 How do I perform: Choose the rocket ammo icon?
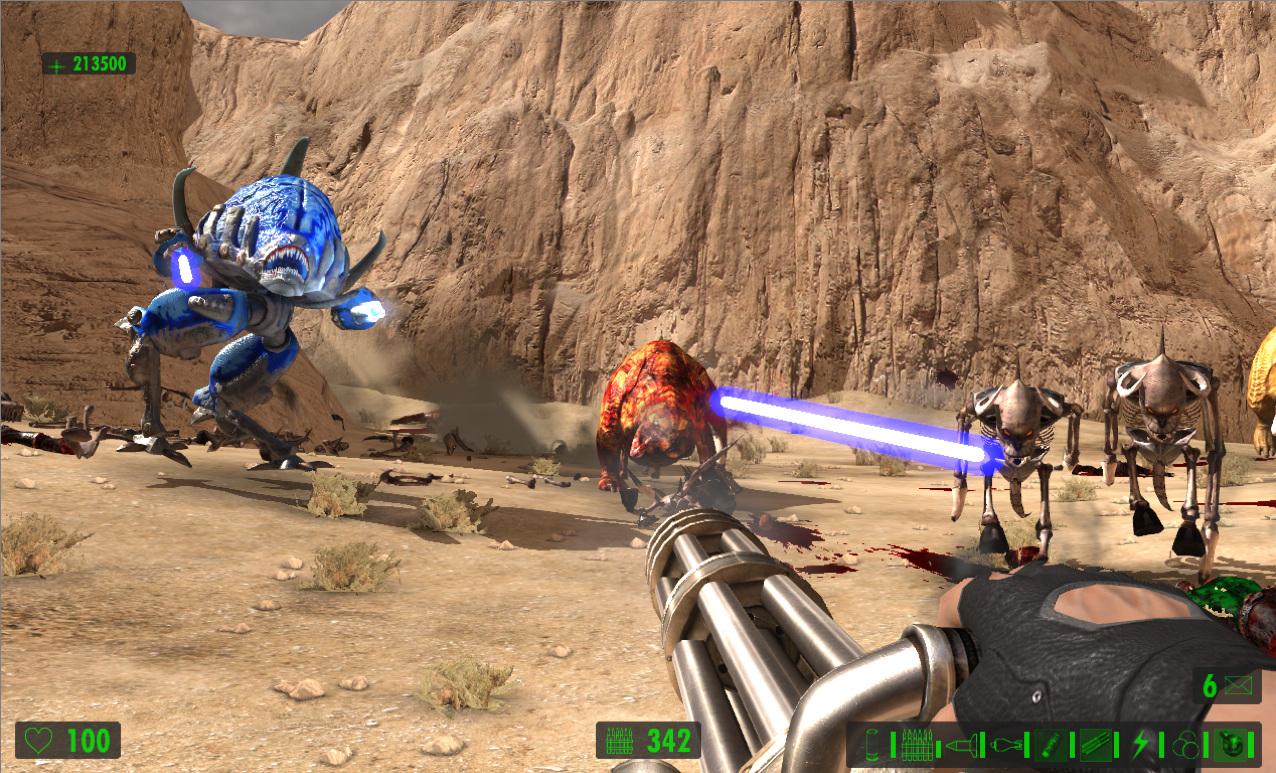(960, 745)
